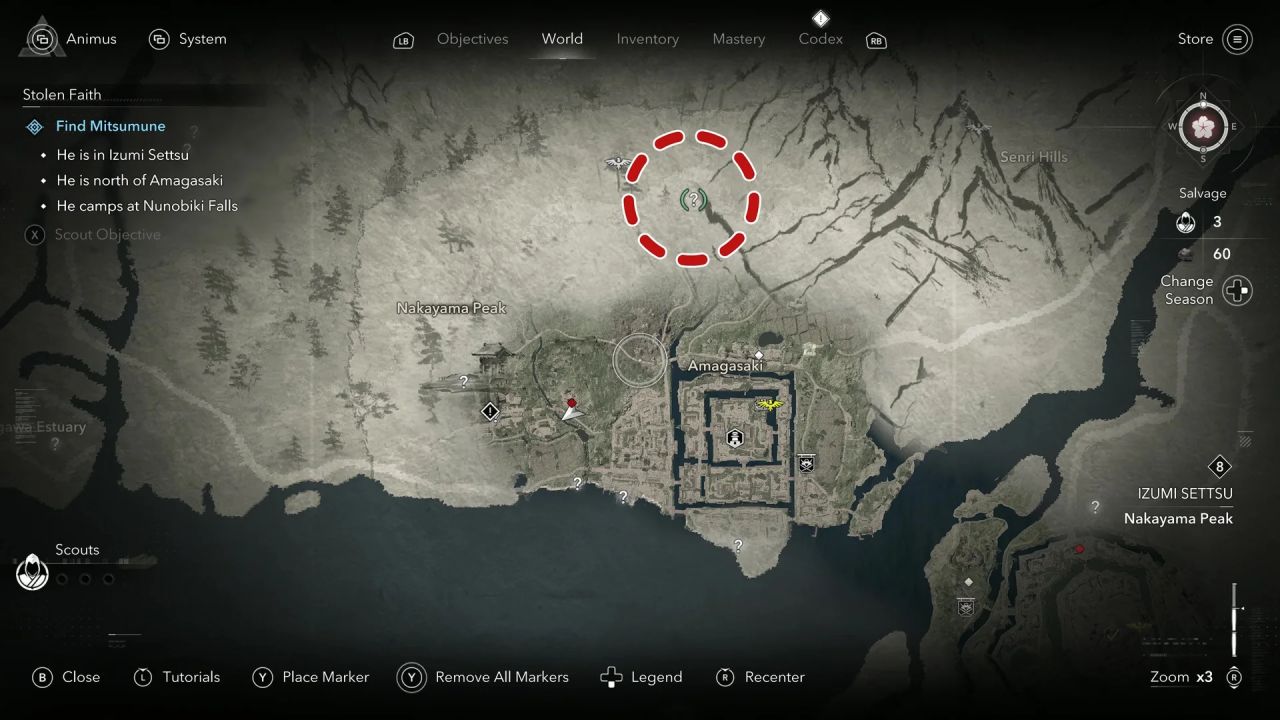The width and height of the screenshot is (1280, 720).
Task: Select the Amagasaki castle marker
Action: (735, 438)
